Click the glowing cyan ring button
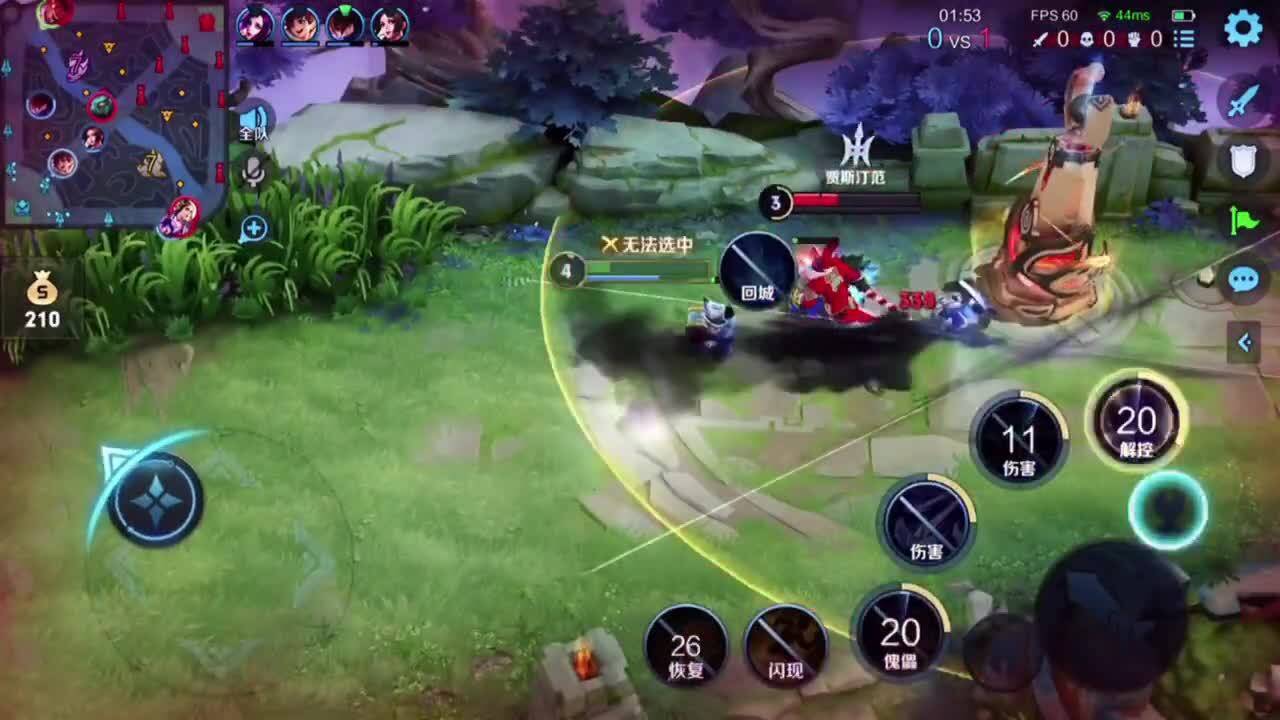 click(x=1168, y=510)
